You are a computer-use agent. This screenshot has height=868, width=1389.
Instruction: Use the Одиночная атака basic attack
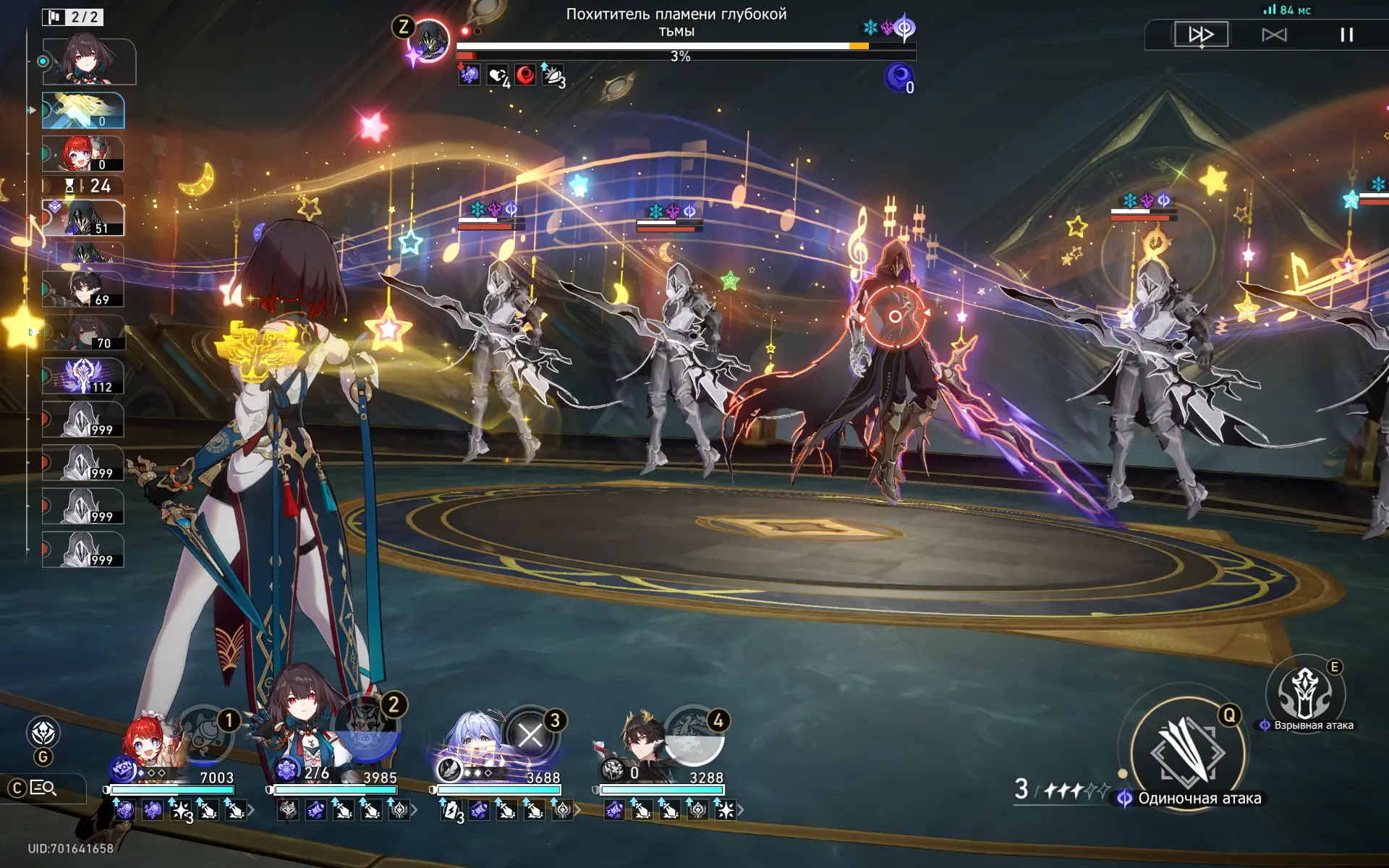[1187, 753]
